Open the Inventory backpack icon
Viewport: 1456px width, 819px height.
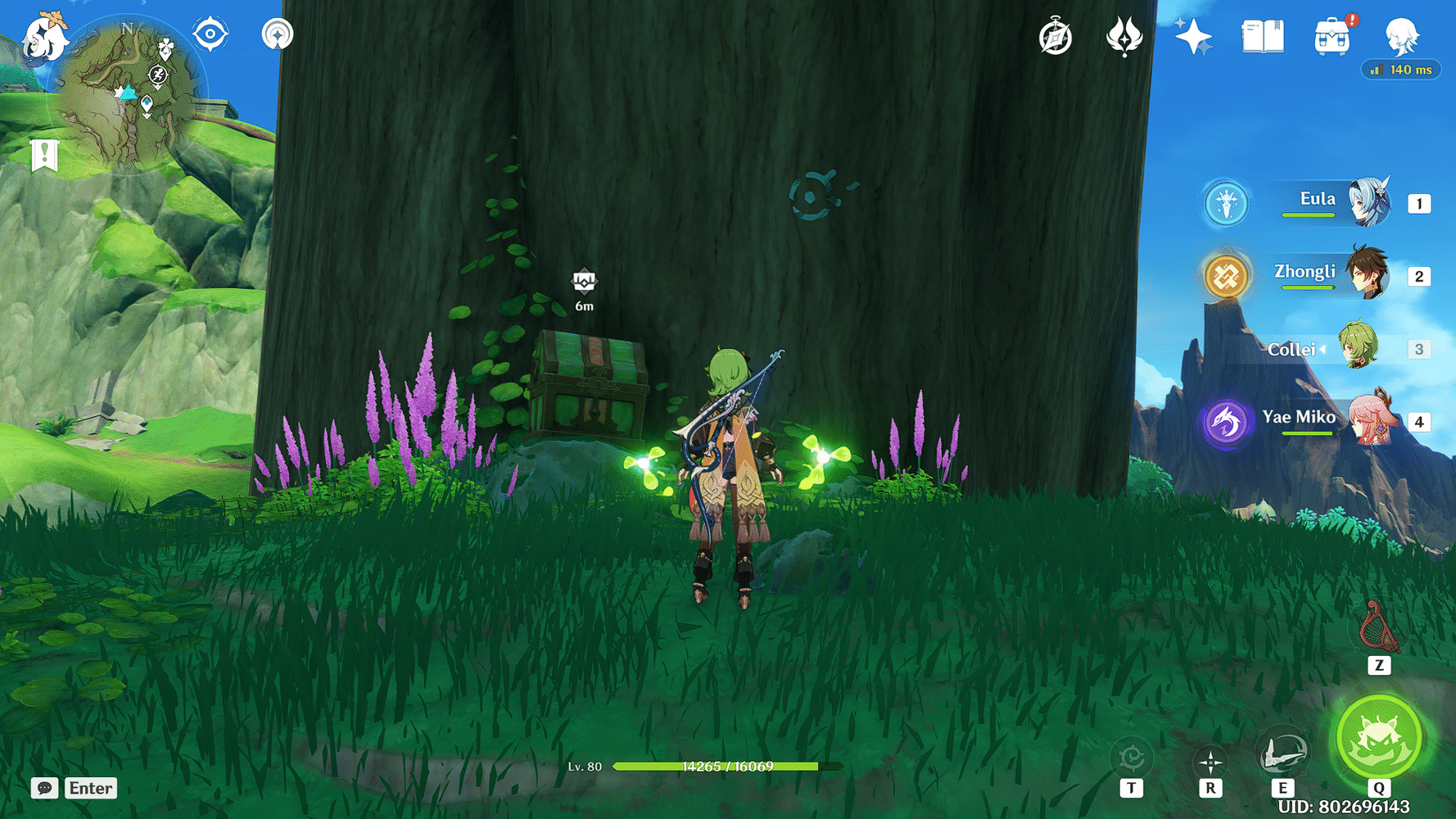pos(1330,34)
